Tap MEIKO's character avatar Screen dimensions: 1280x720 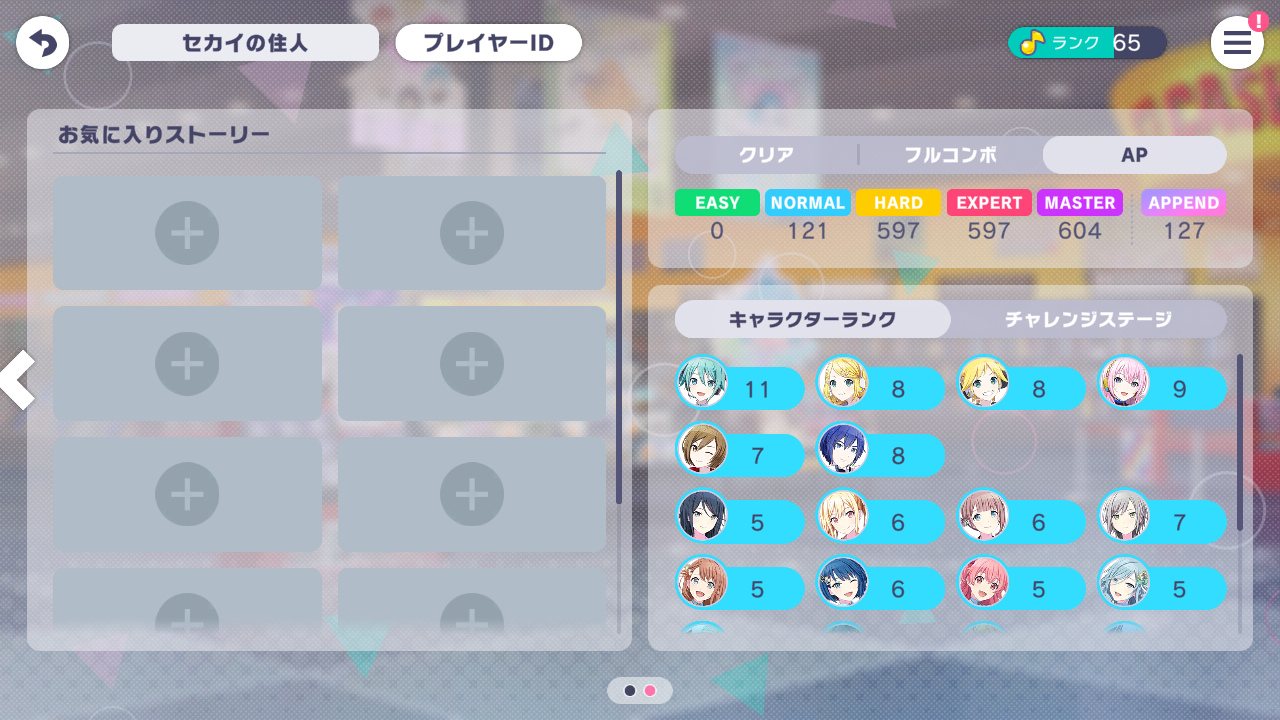click(702, 455)
